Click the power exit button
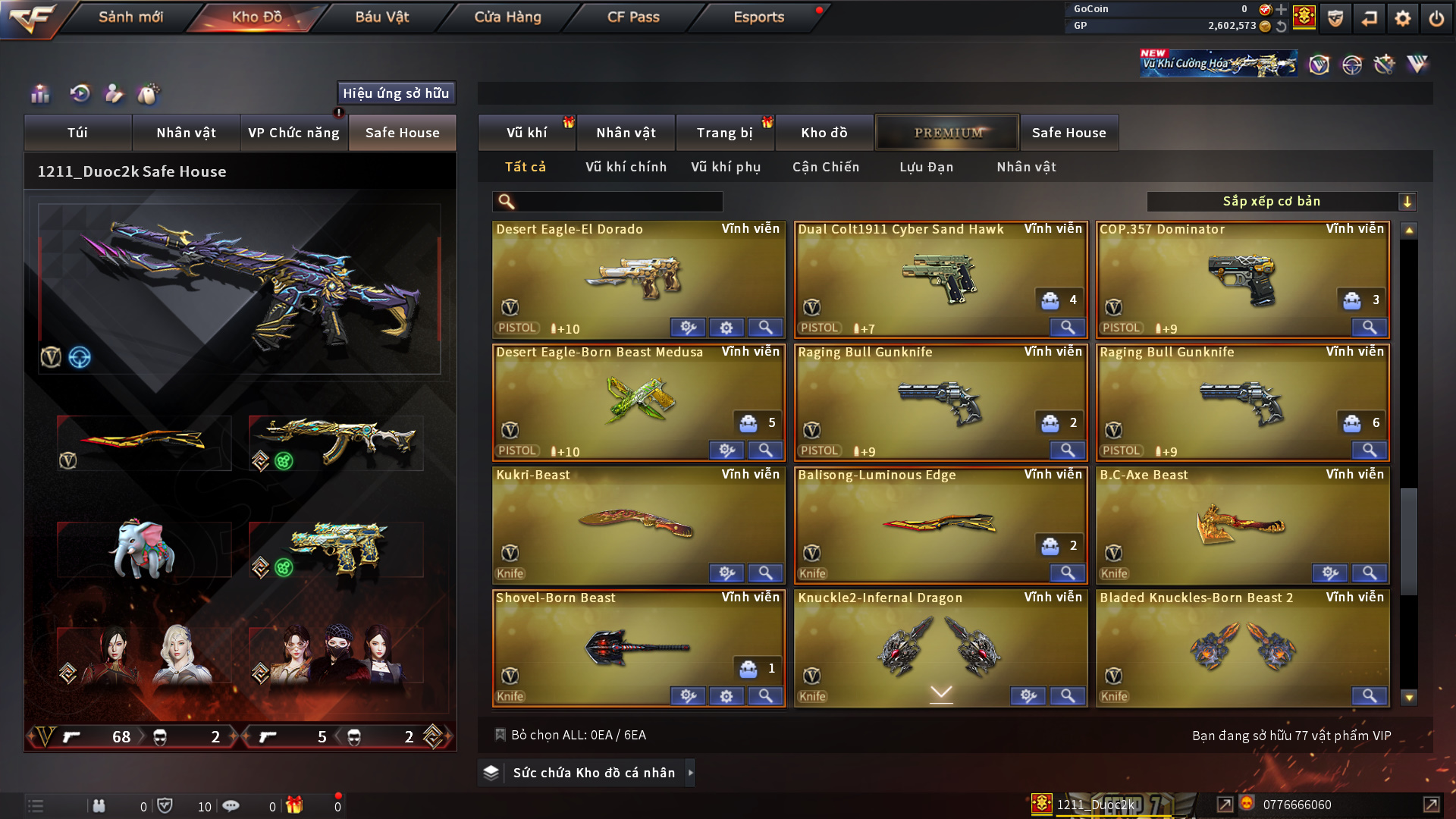The height and width of the screenshot is (819, 1456). [1436, 18]
